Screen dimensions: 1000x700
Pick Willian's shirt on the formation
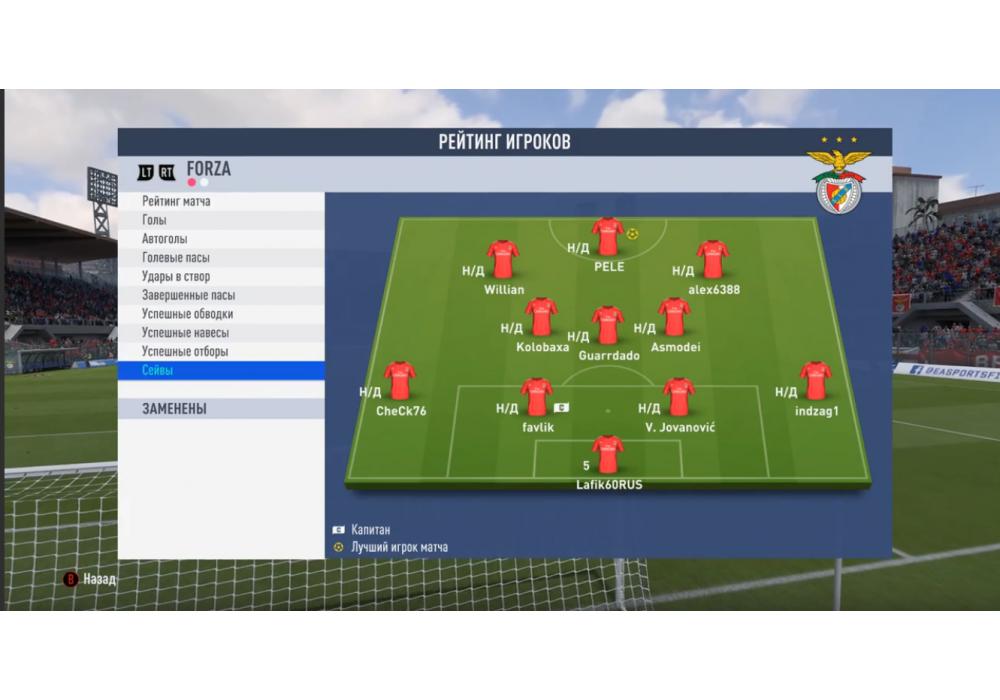pos(503,259)
